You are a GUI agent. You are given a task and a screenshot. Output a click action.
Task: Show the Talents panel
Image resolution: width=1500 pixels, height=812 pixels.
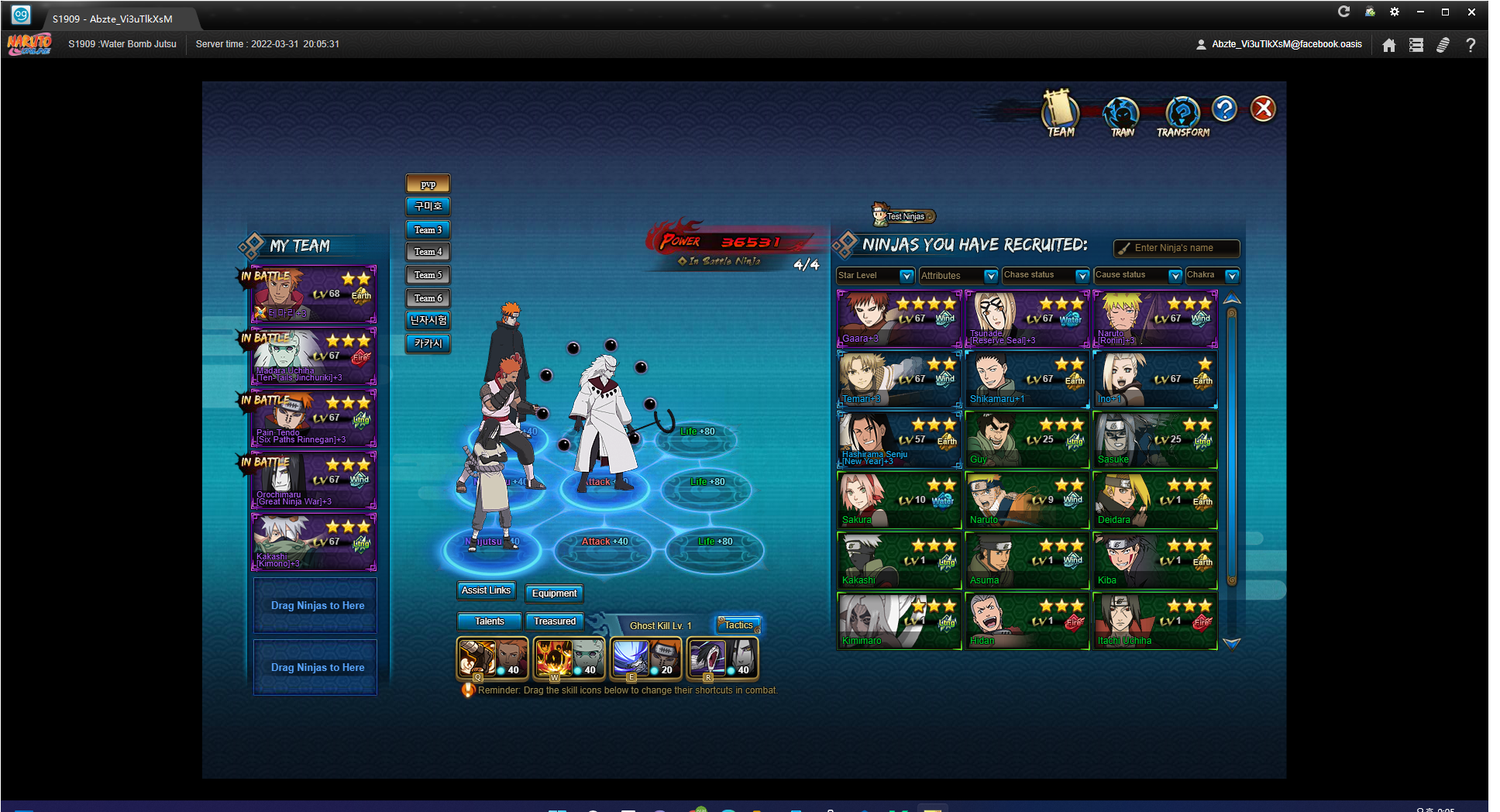coord(489,621)
